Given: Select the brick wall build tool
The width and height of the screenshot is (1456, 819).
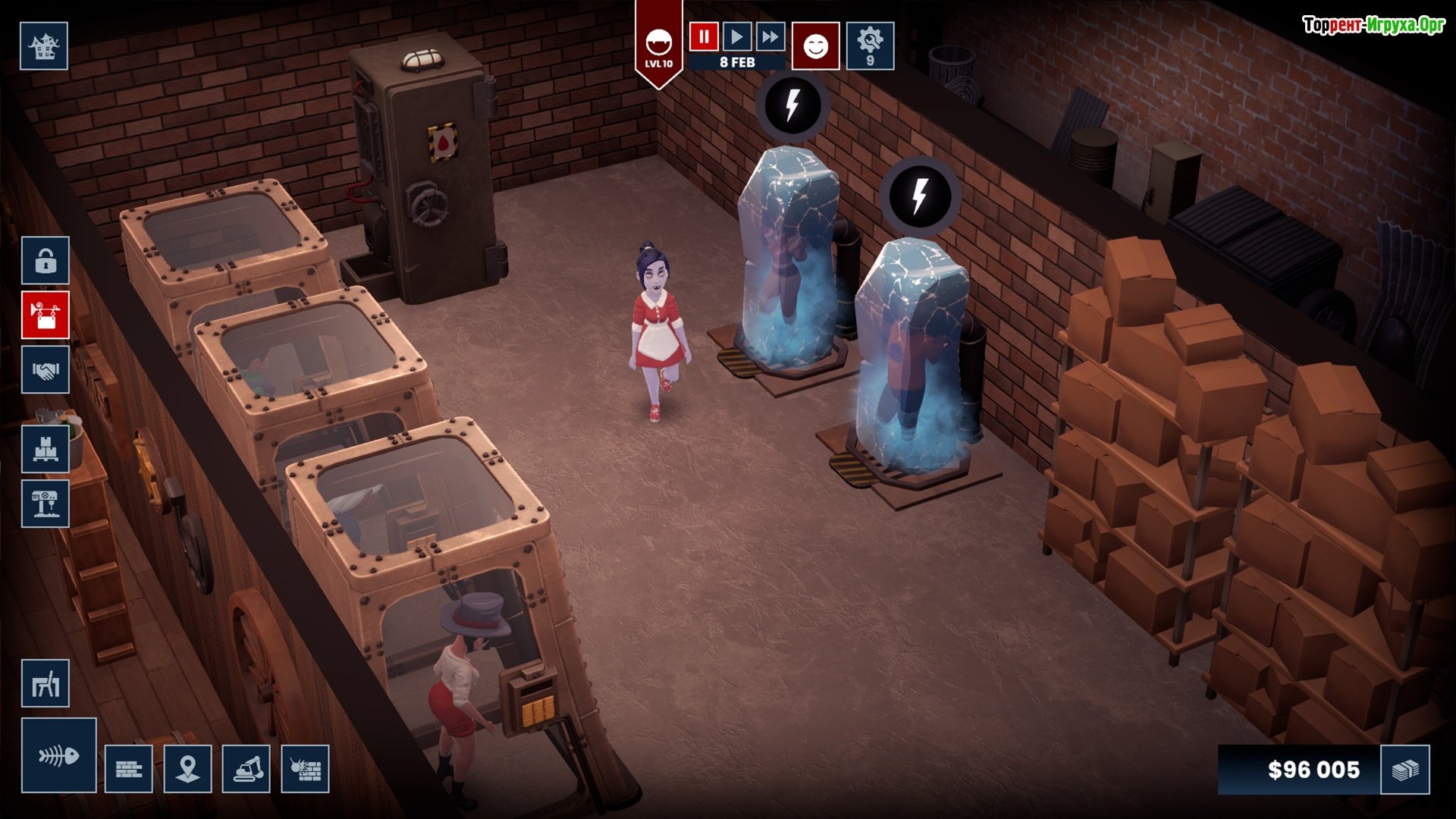Looking at the screenshot, I should click(129, 769).
